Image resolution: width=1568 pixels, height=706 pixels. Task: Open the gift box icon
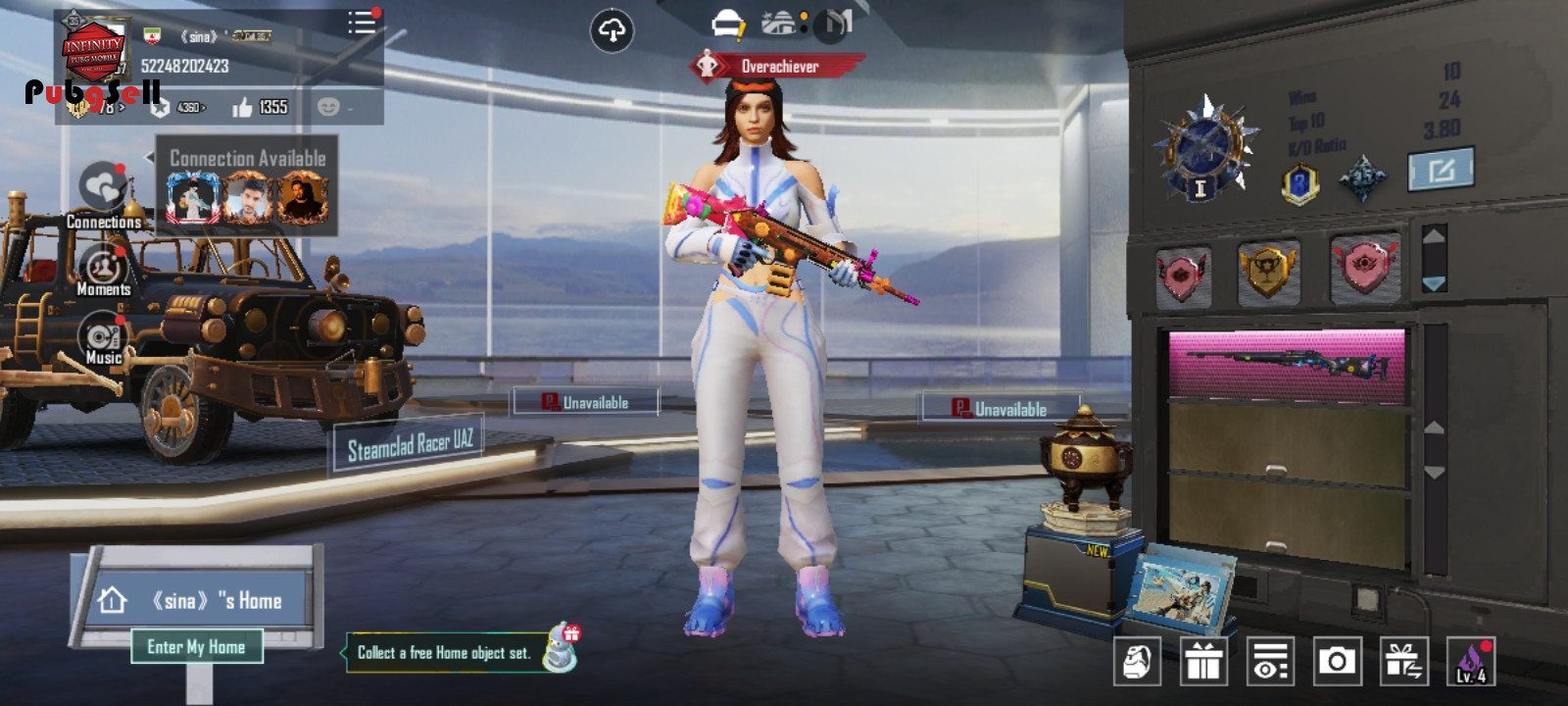pos(1203,662)
